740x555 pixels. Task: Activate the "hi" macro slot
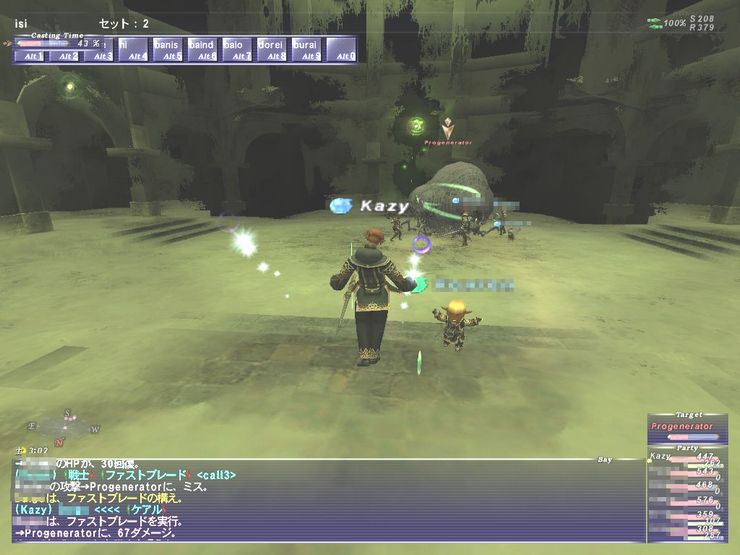click(133, 49)
